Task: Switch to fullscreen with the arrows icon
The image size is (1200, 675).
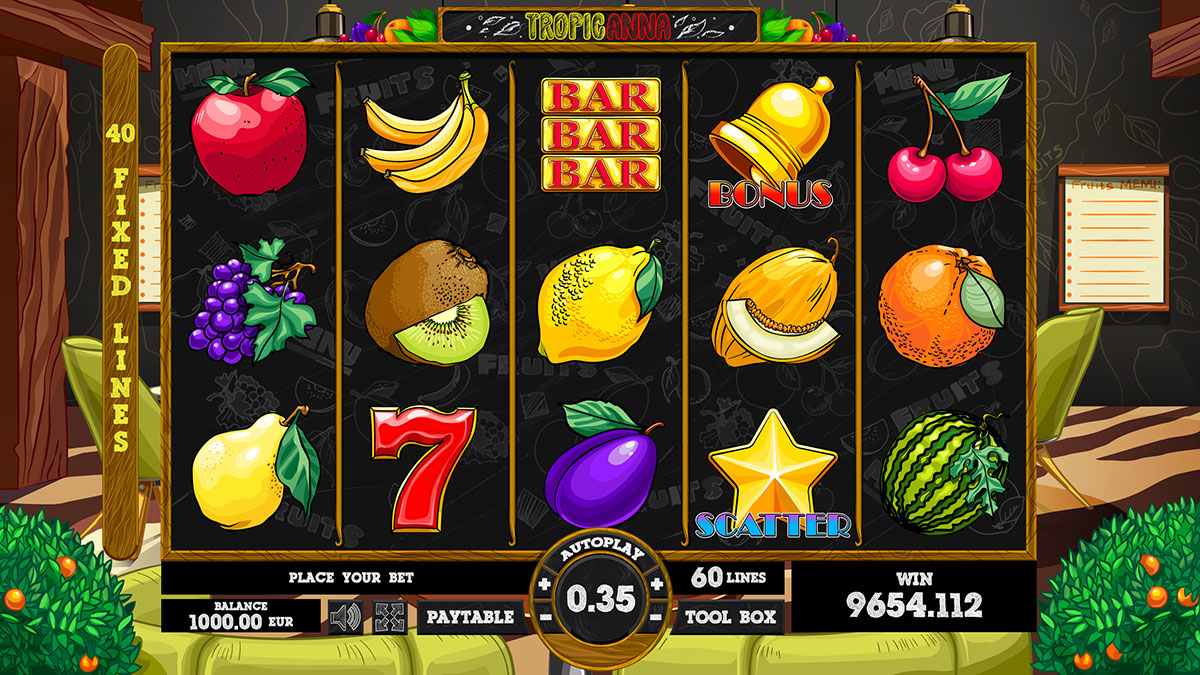Action: tap(390, 617)
